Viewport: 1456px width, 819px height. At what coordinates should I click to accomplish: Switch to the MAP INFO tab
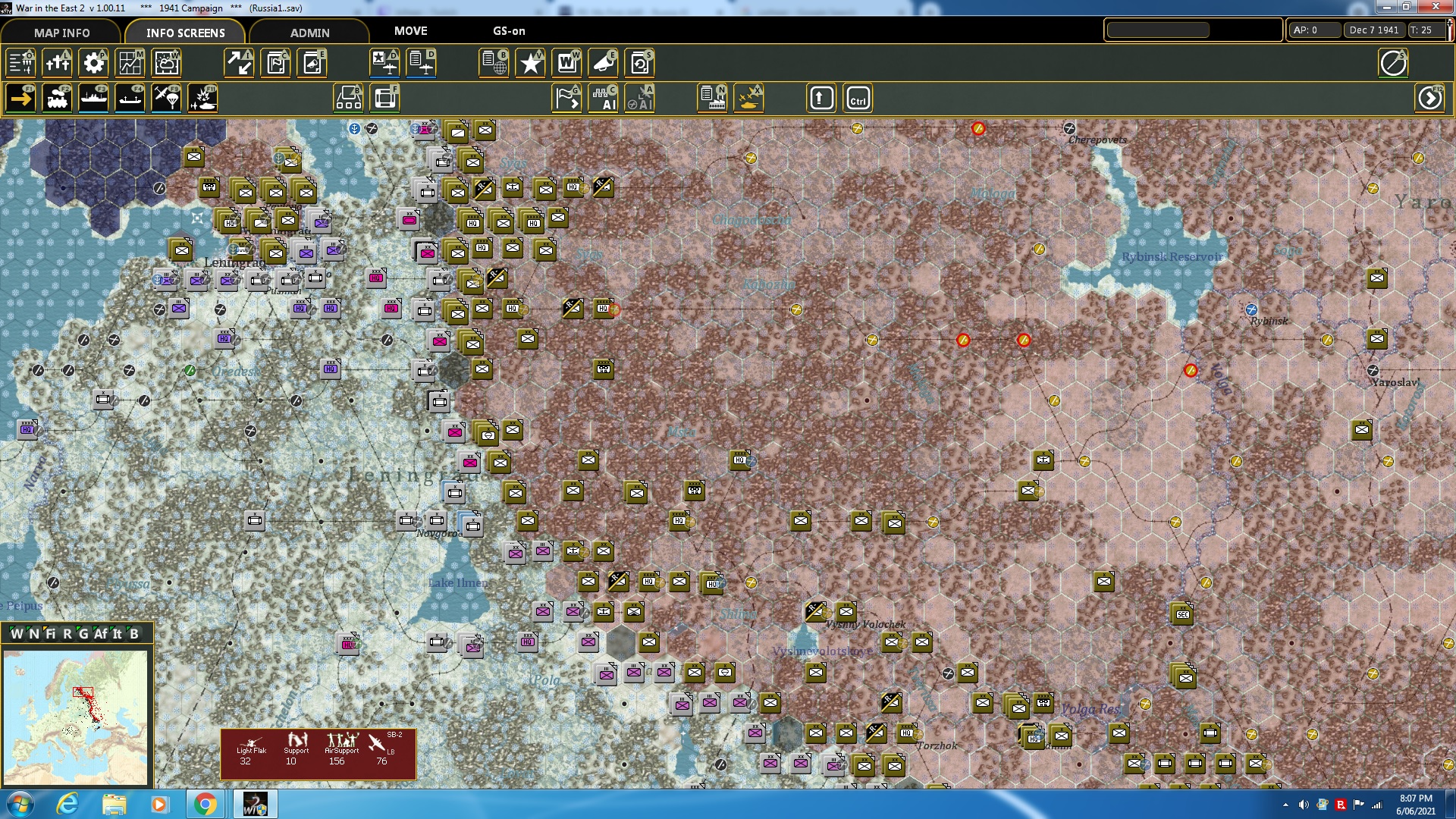pos(60,33)
